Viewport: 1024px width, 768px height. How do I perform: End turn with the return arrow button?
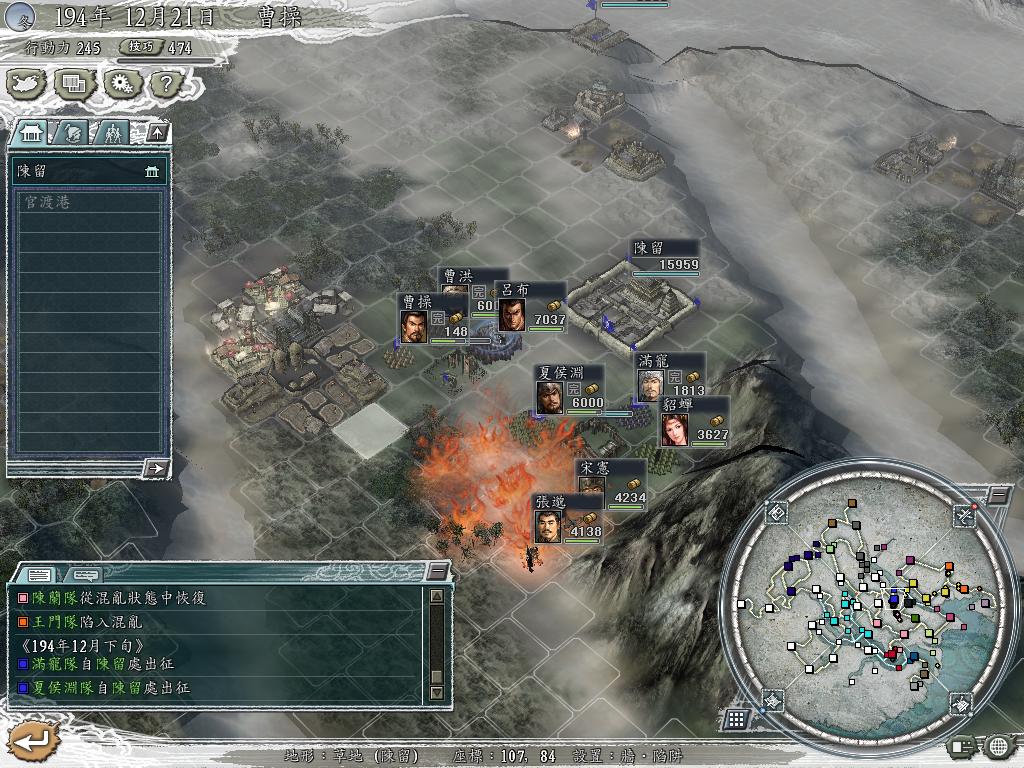click(x=32, y=740)
